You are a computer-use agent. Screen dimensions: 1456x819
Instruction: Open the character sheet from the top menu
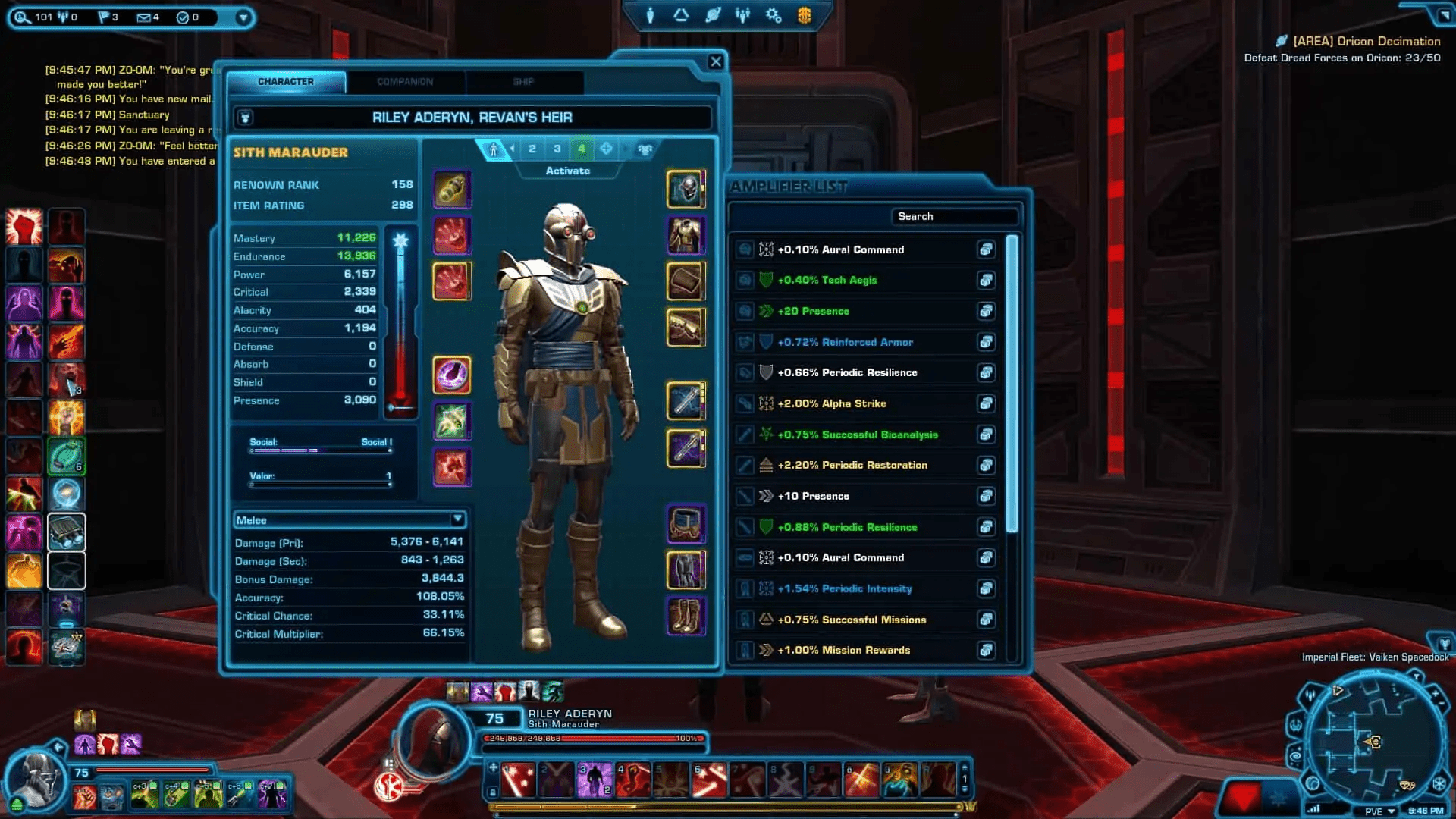tap(650, 14)
